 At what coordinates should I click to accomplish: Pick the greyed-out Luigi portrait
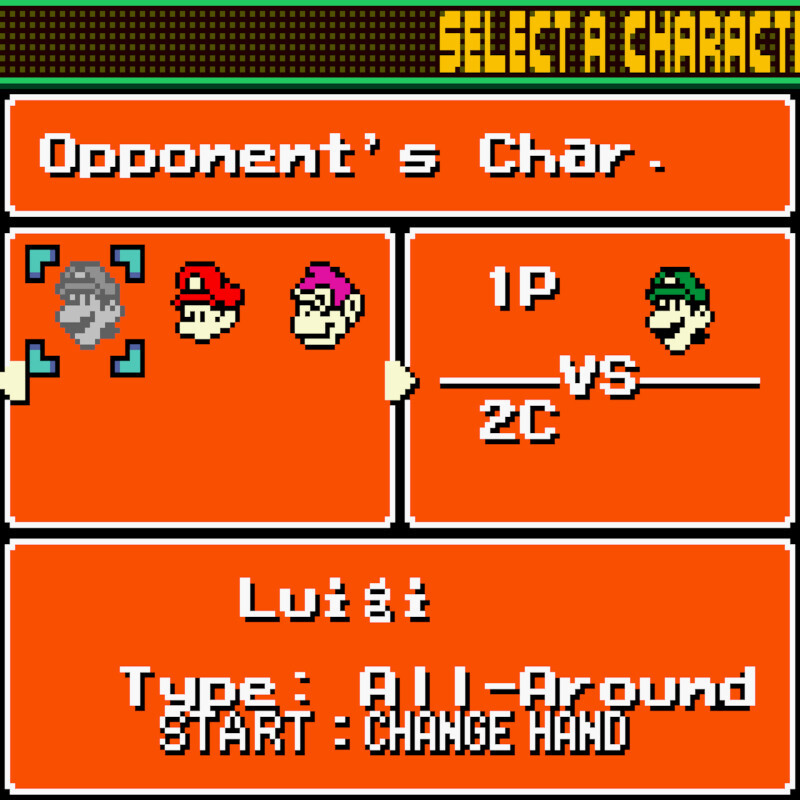click(87, 304)
